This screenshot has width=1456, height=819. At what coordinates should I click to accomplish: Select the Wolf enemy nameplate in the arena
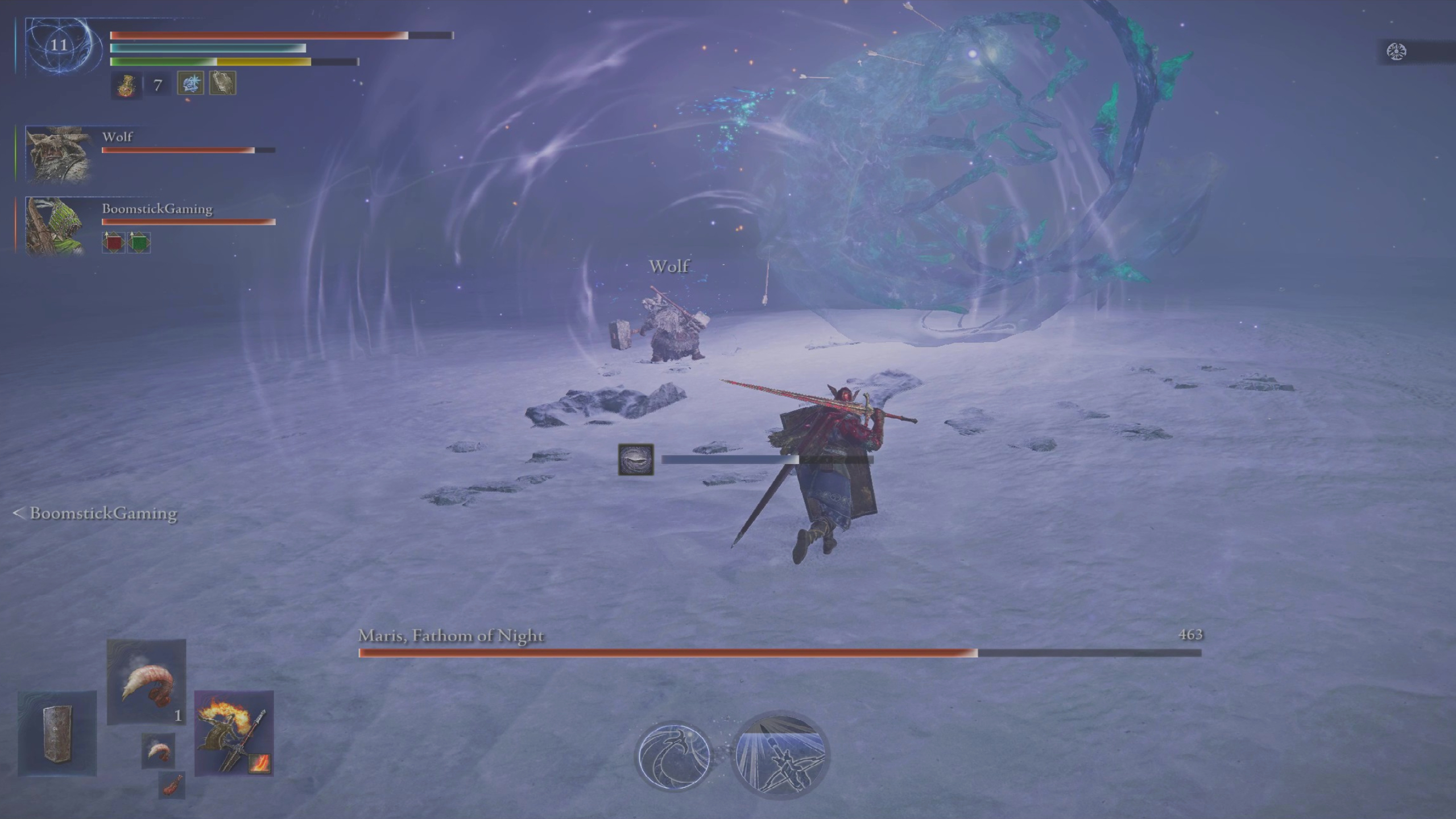click(x=669, y=267)
